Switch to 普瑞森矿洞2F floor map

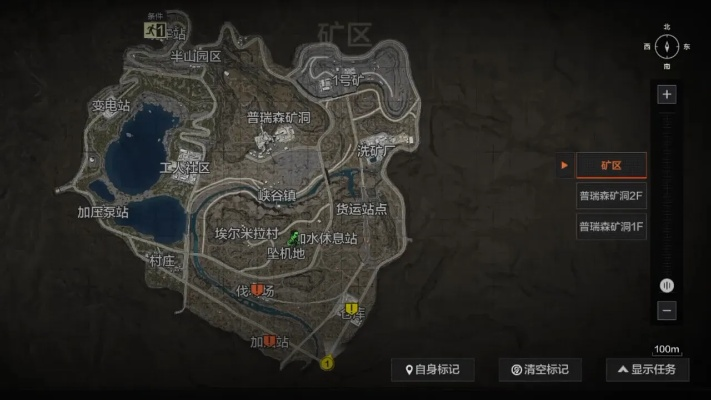click(612, 196)
